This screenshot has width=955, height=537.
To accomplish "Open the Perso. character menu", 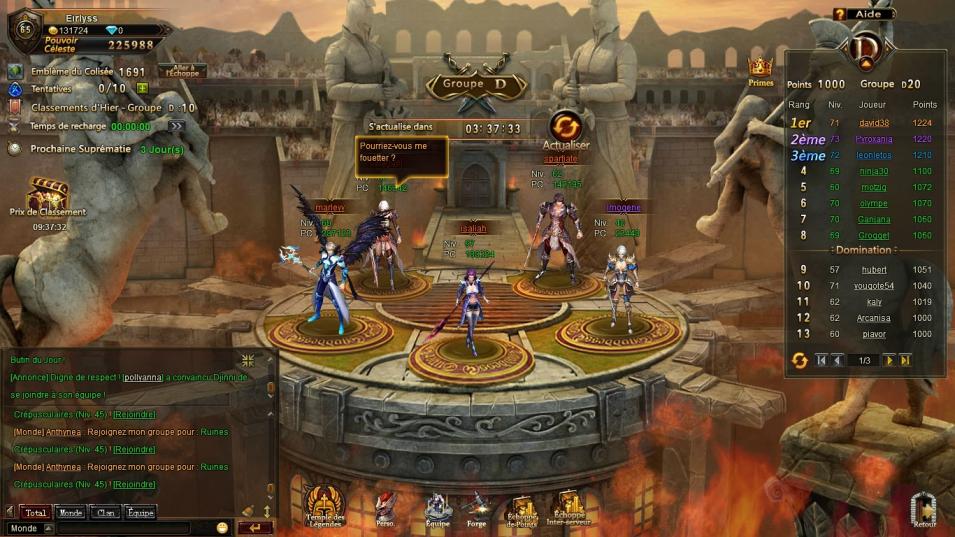I will point(385,507).
